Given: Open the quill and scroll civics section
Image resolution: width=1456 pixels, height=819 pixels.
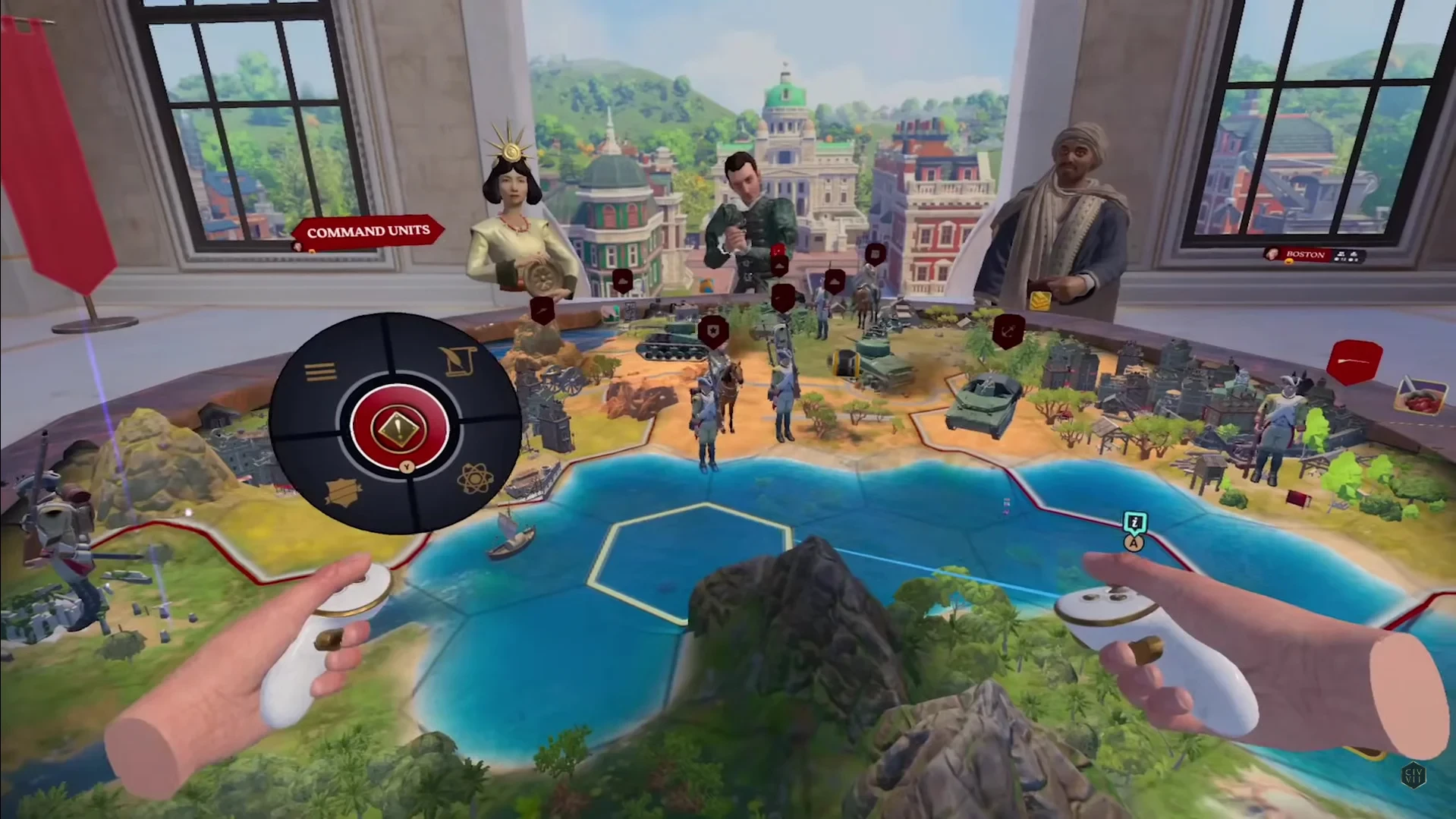Looking at the screenshot, I should tap(459, 362).
